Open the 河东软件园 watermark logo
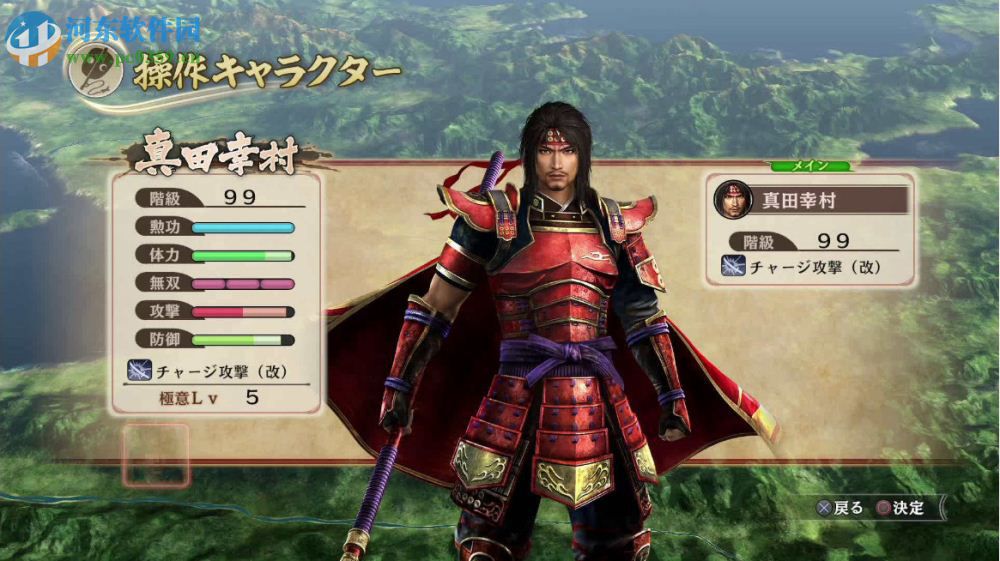 click(x=32, y=36)
